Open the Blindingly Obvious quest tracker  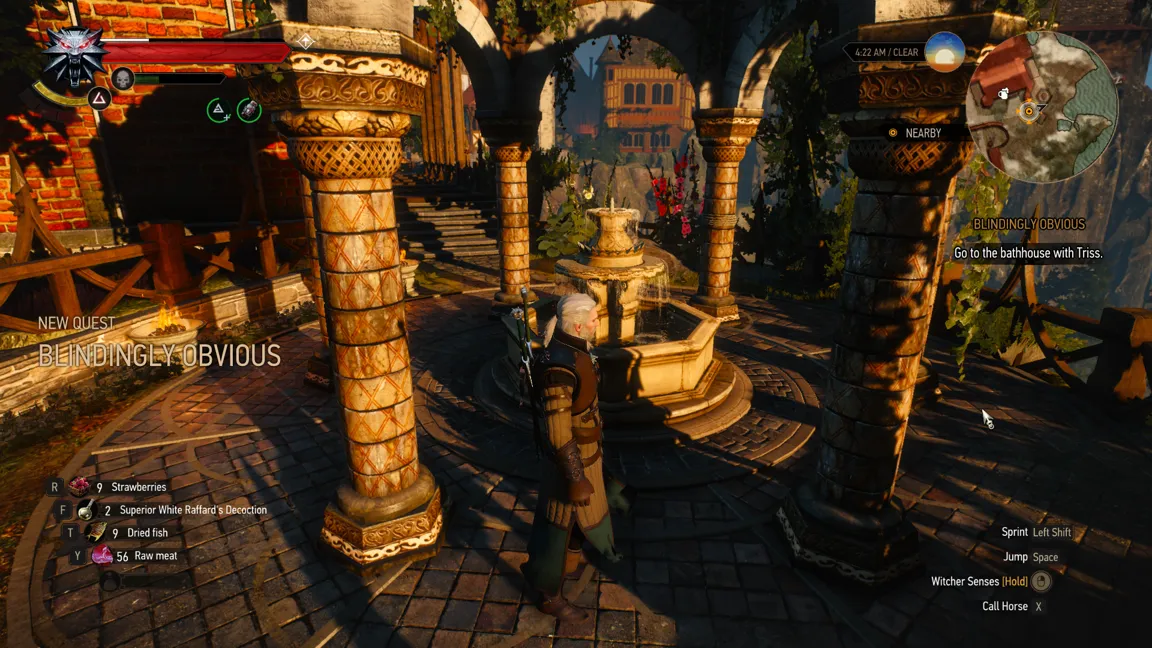[1029, 225]
